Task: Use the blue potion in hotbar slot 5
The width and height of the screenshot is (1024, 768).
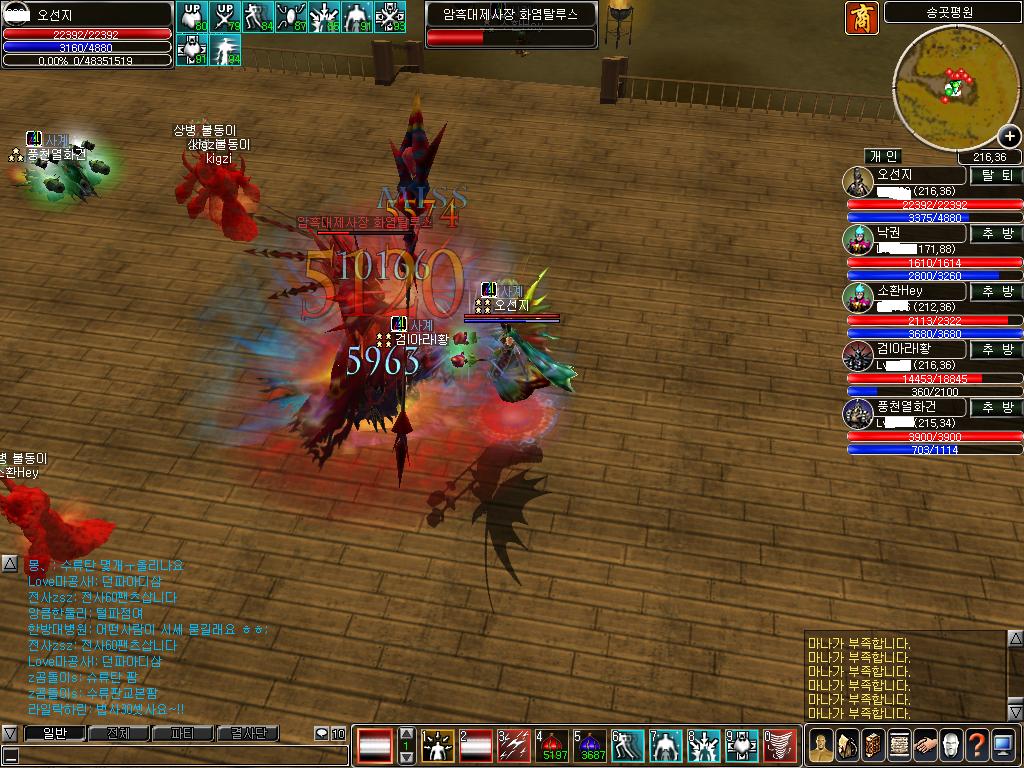Action: point(590,745)
